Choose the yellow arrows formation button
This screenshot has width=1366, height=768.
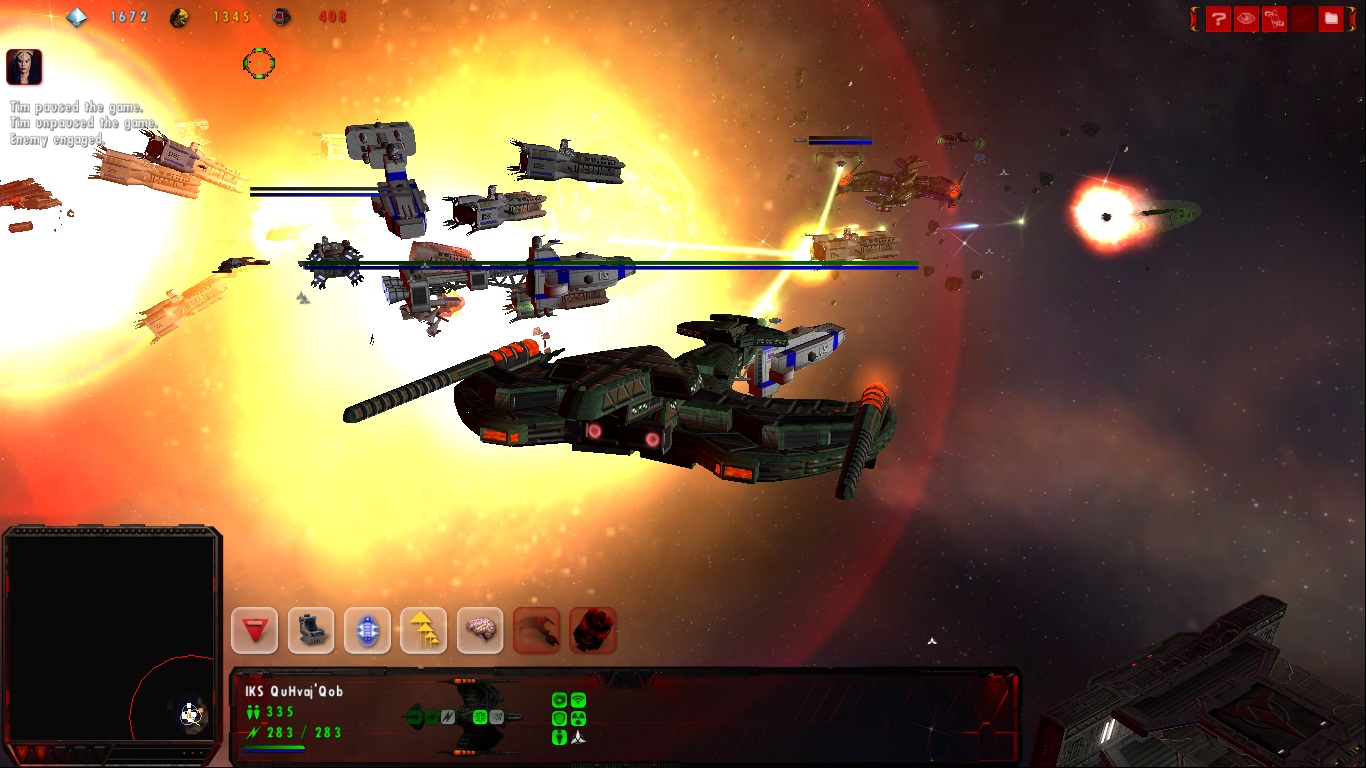(x=423, y=631)
